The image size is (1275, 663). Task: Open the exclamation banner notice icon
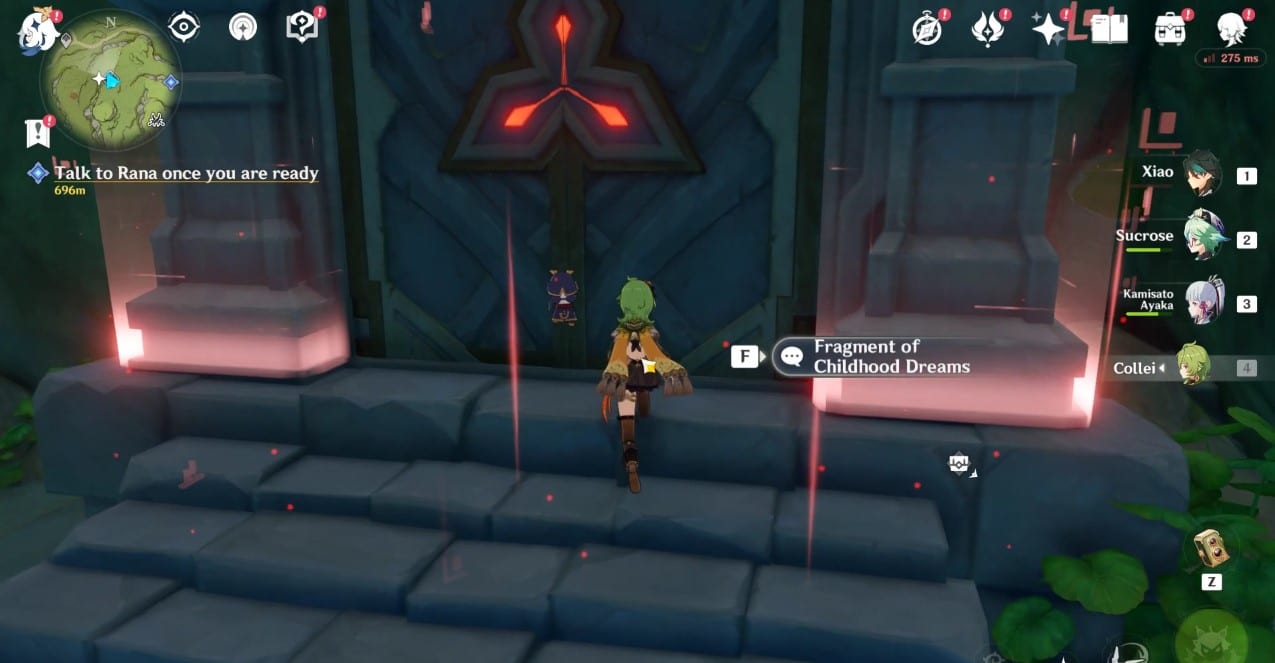[37, 132]
